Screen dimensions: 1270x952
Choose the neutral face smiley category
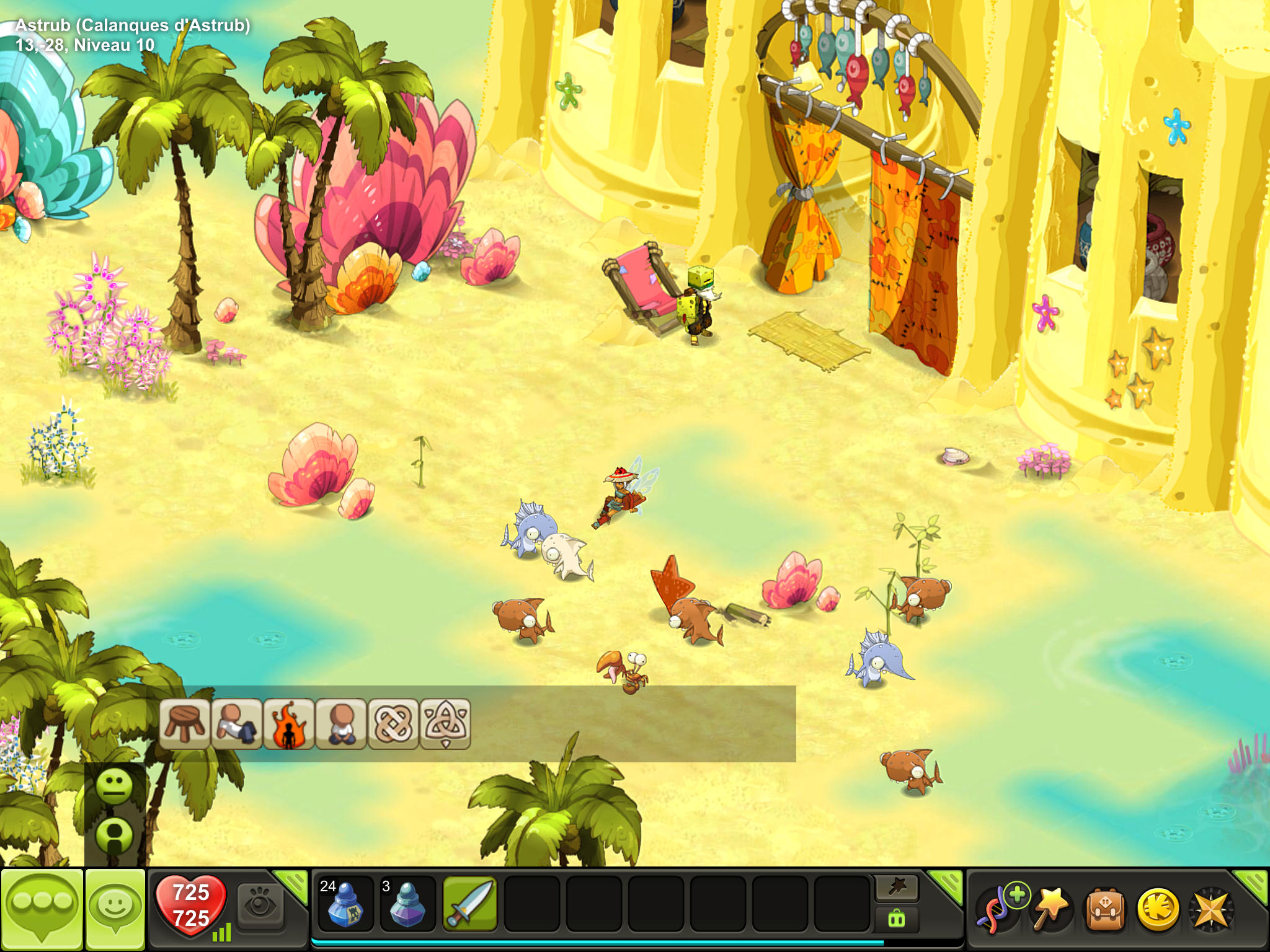click(115, 787)
